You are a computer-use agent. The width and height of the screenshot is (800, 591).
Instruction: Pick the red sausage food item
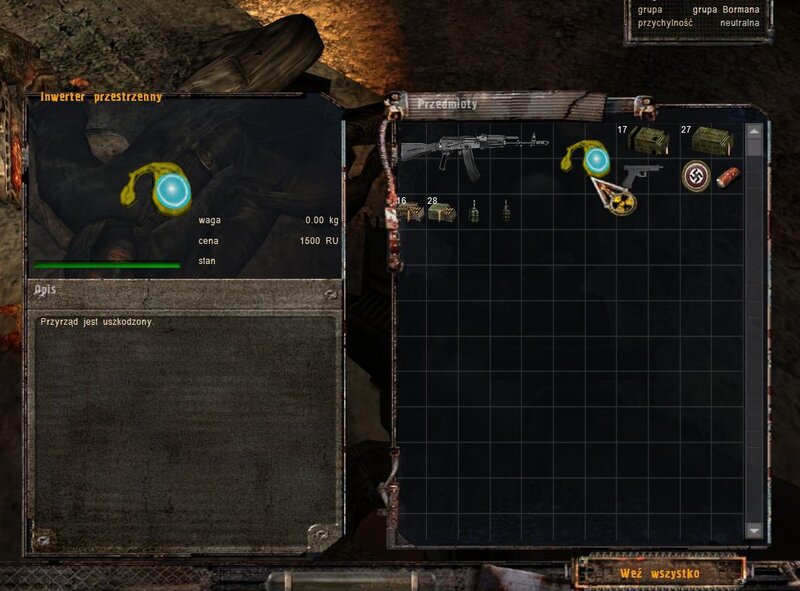(x=728, y=176)
